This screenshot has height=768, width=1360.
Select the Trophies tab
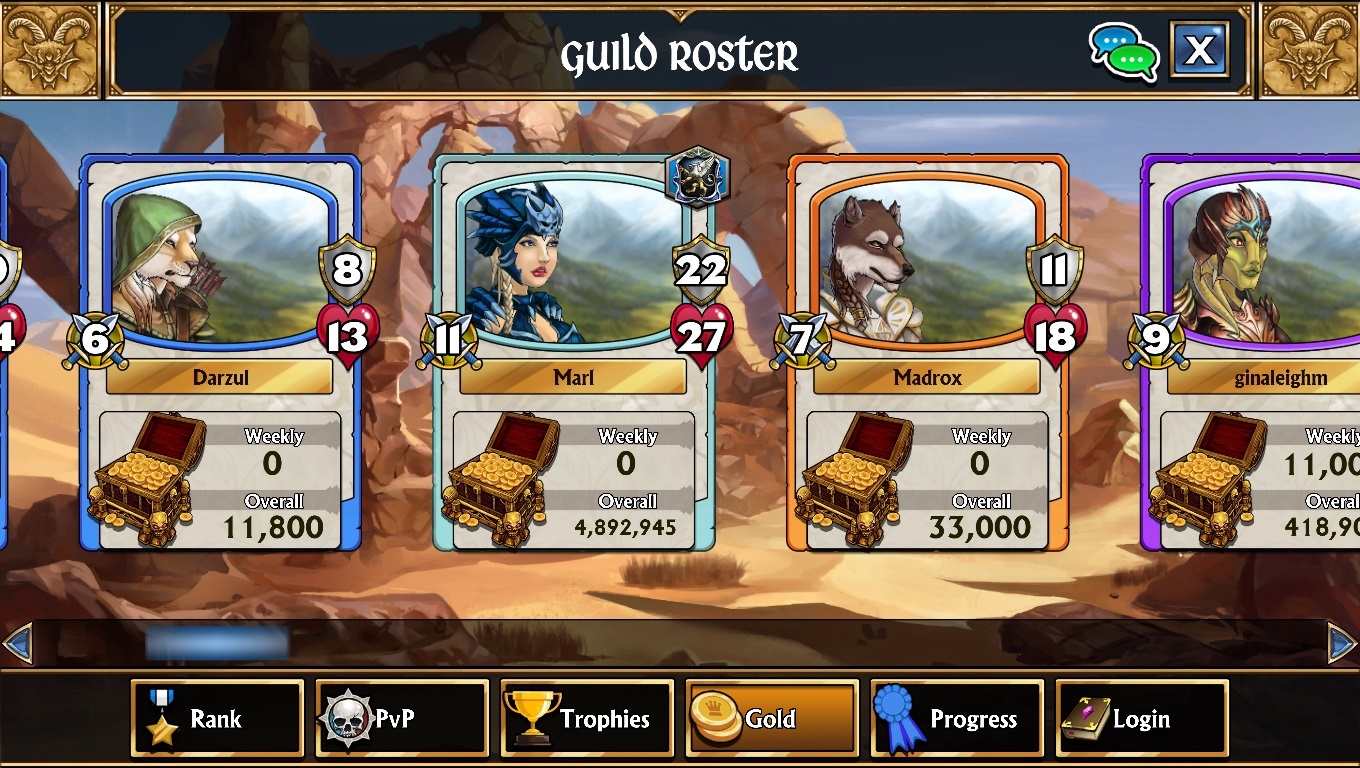click(x=587, y=718)
